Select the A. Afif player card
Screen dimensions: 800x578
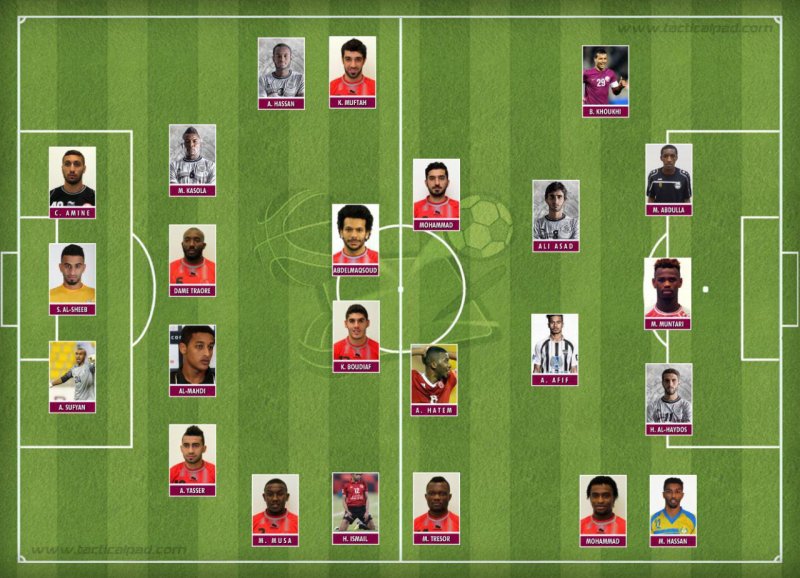[x=555, y=348]
